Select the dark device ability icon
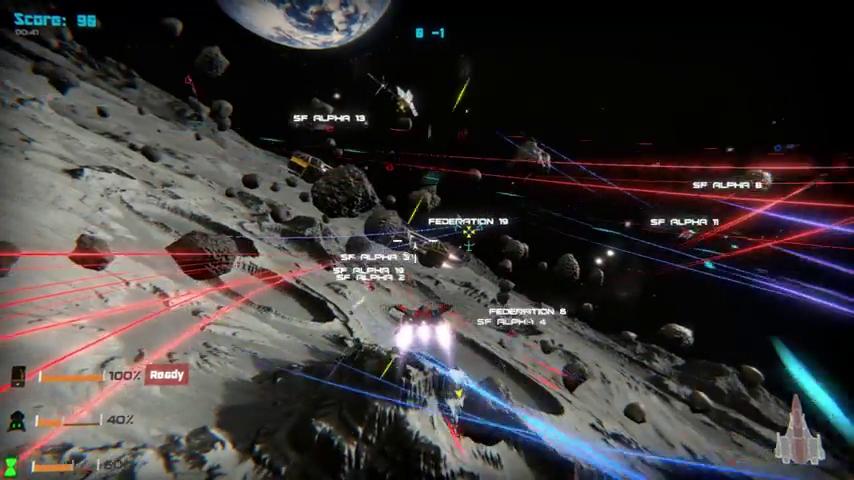Image resolution: width=854 pixels, height=480 pixels. [x=17, y=376]
